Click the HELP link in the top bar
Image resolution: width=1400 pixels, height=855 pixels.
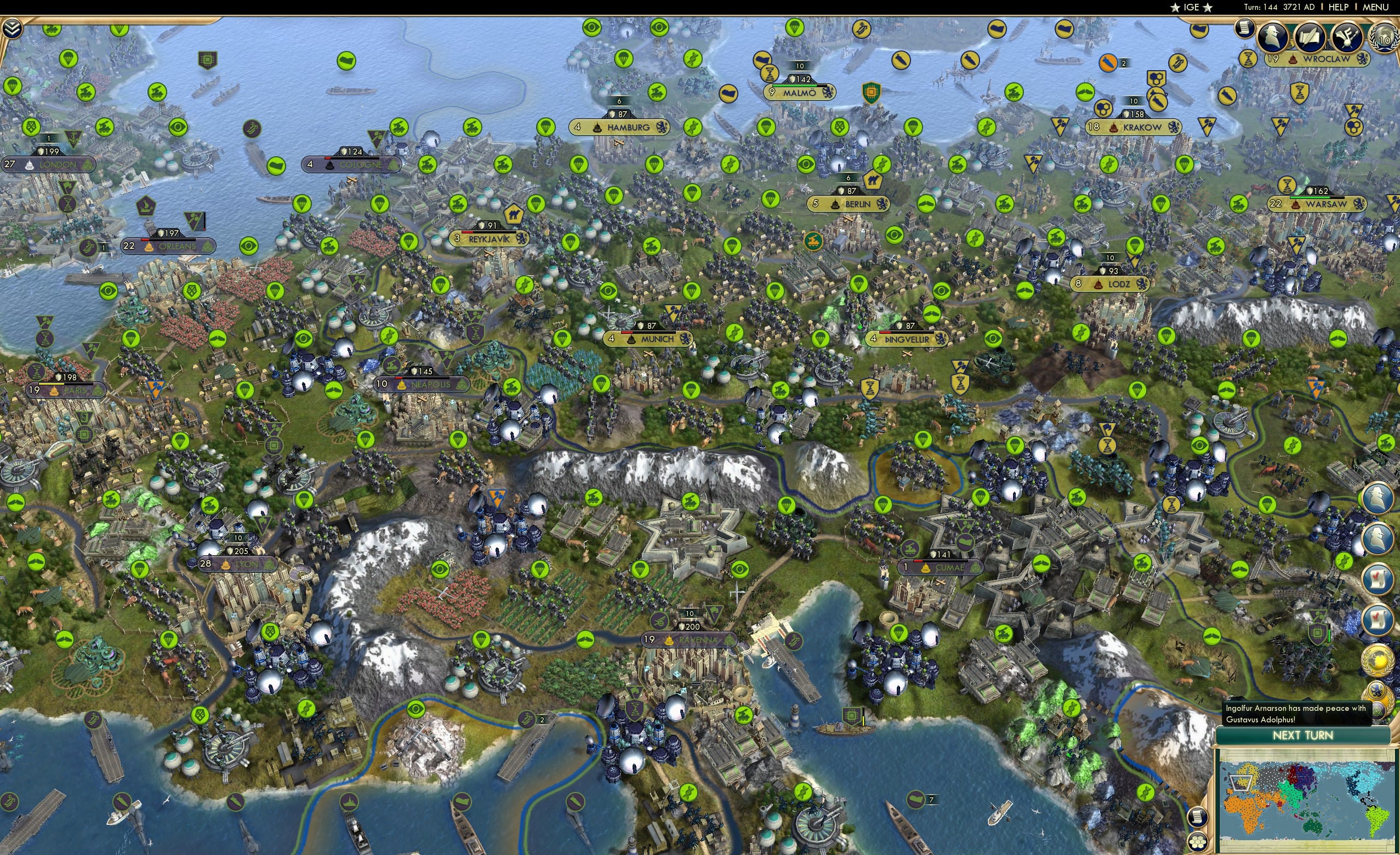coord(1339,7)
